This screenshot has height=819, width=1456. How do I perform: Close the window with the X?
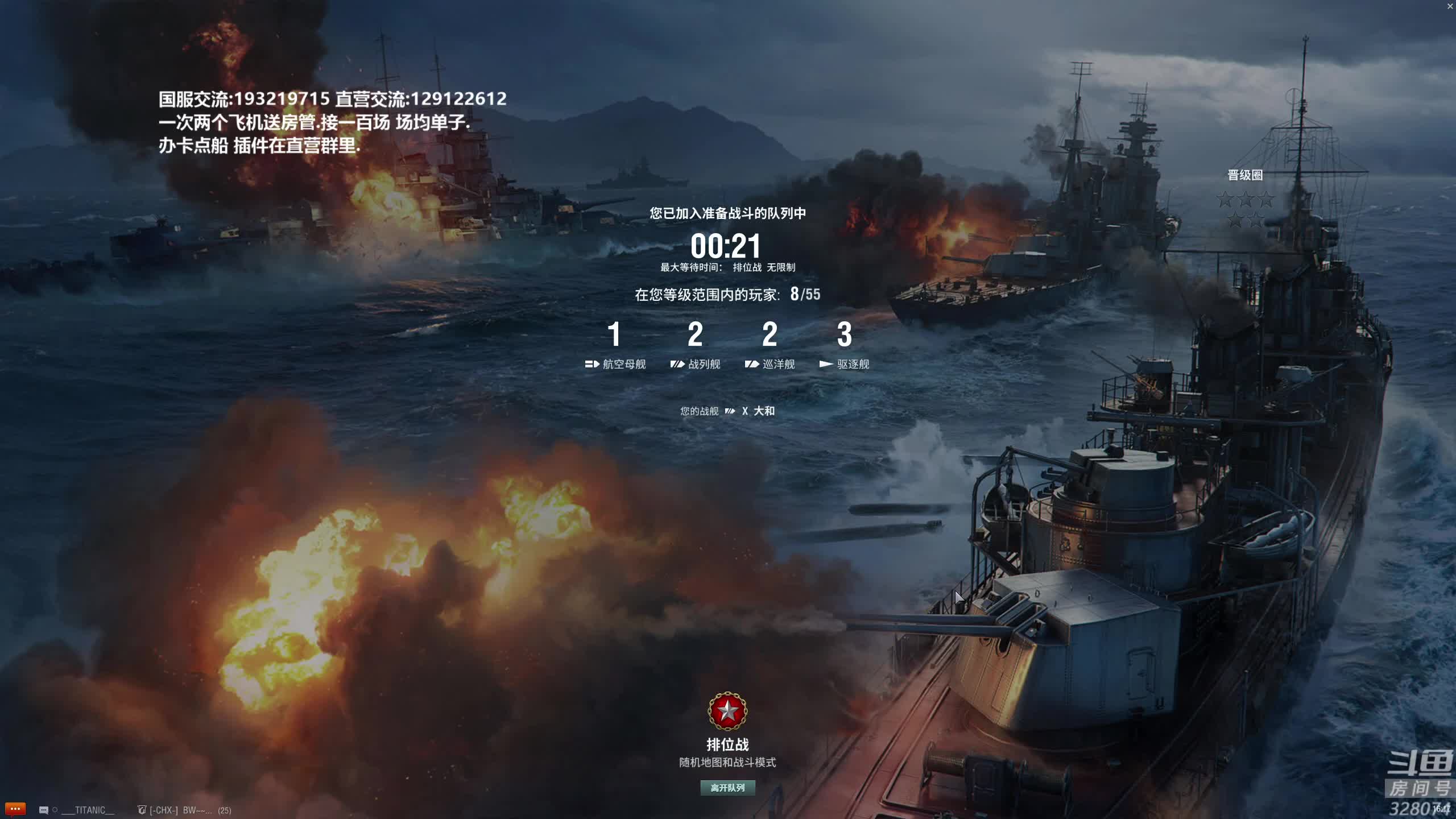pyautogui.click(x=1450, y=6)
